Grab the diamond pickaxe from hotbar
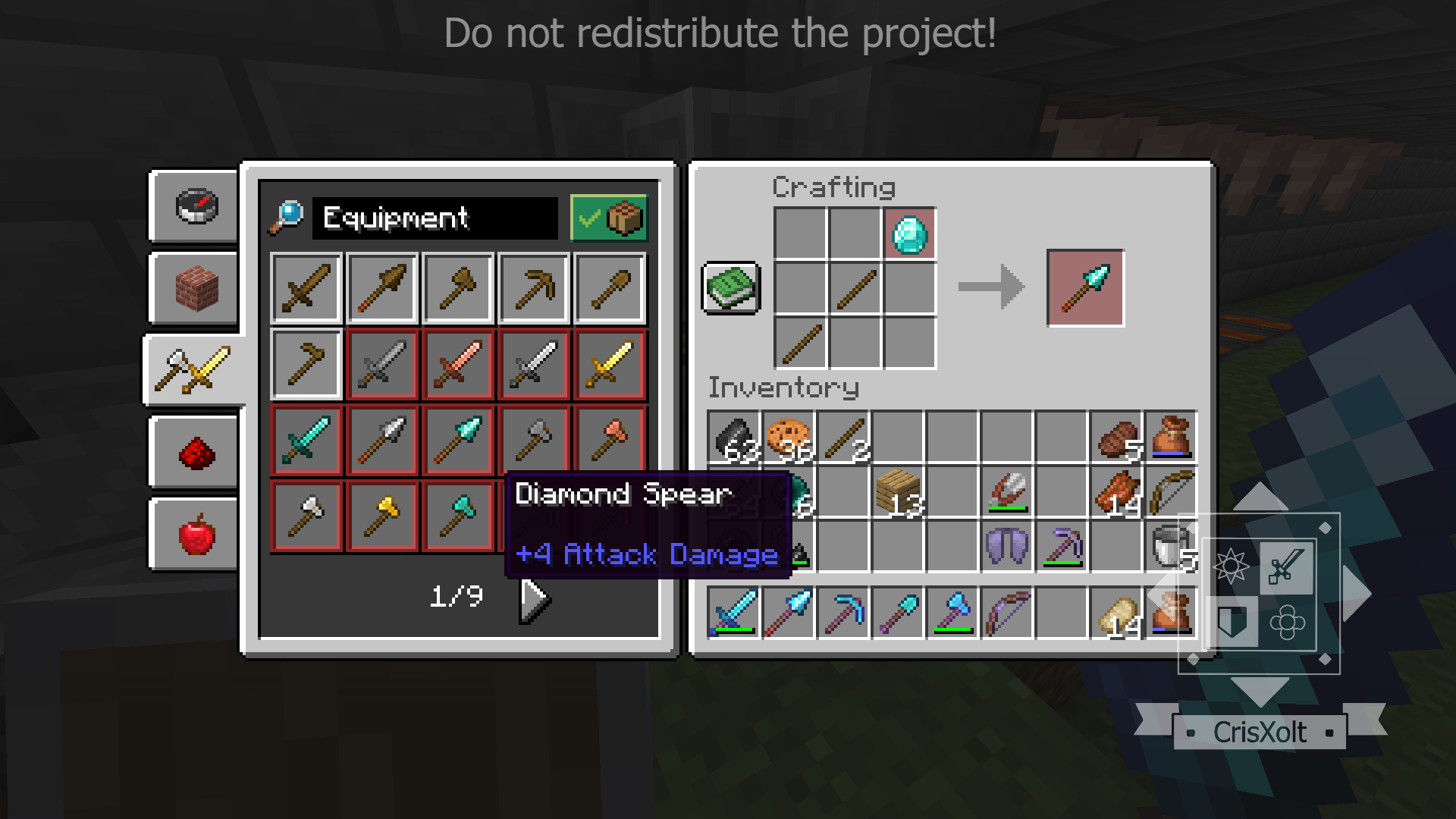Image resolution: width=1456 pixels, height=819 pixels. pyautogui.click(x=843, y=613)
